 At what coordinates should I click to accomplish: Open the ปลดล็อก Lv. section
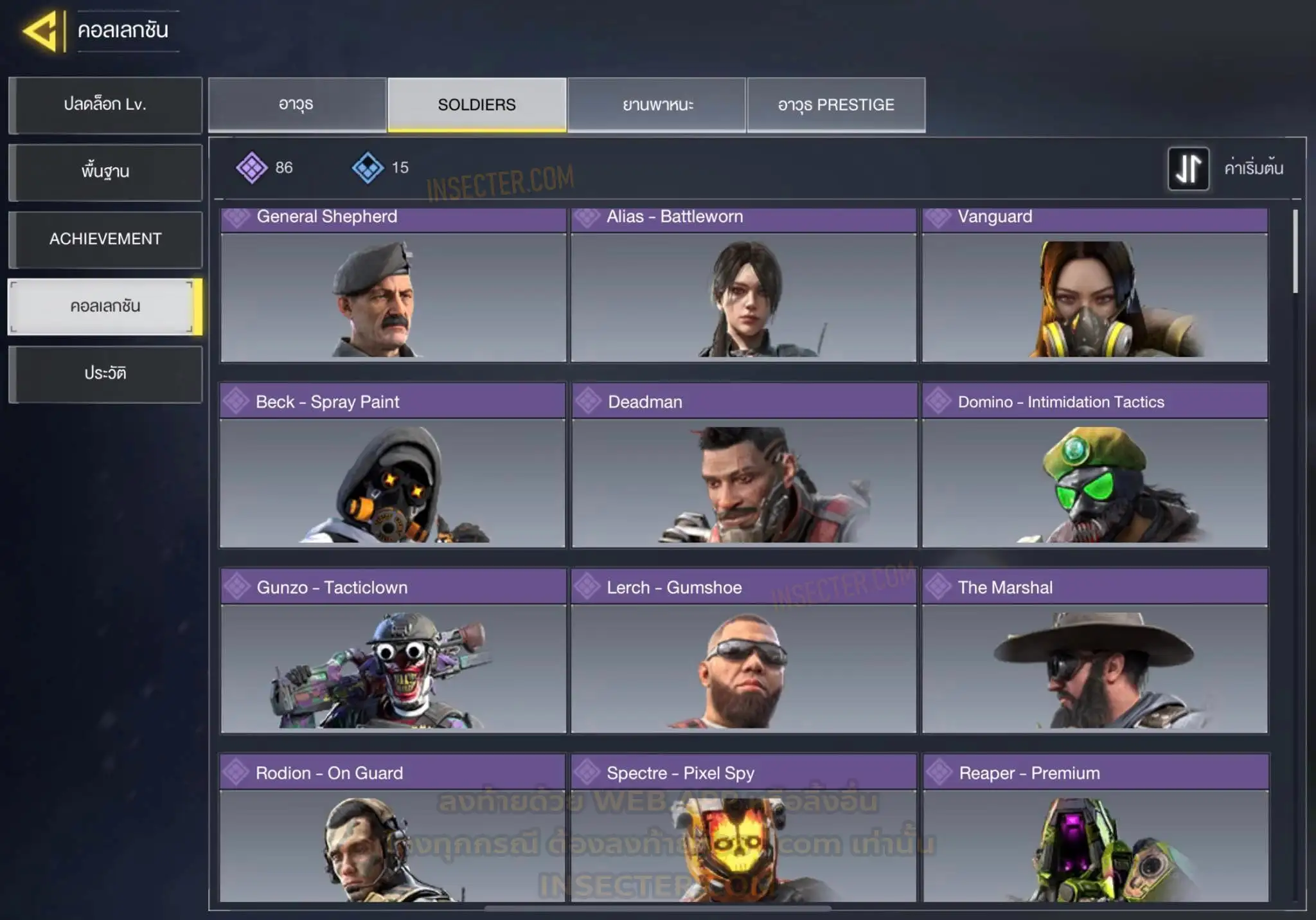tap(105, 105)
